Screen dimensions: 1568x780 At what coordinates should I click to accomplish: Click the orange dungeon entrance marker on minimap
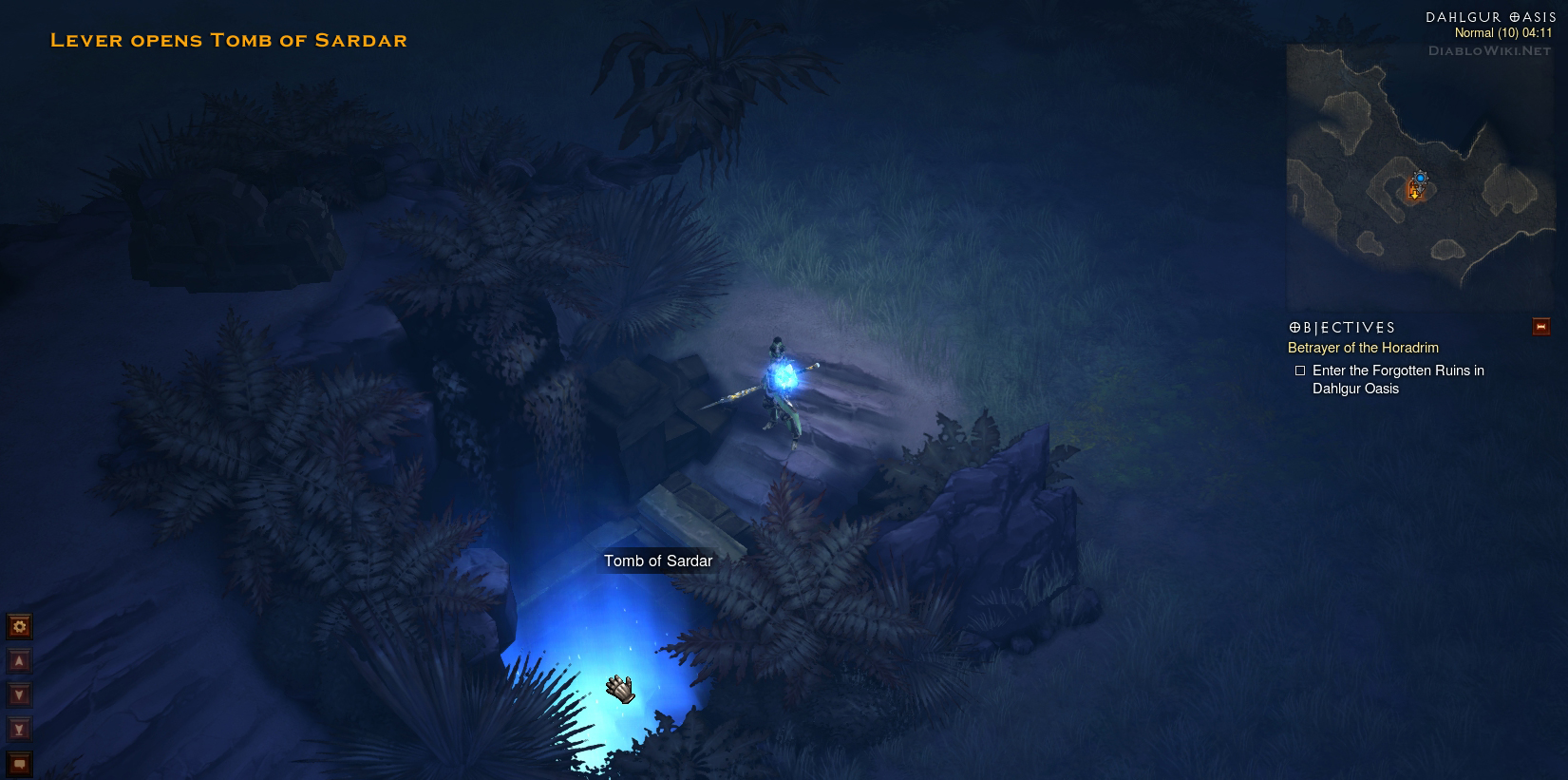[x=1414, y=192]
